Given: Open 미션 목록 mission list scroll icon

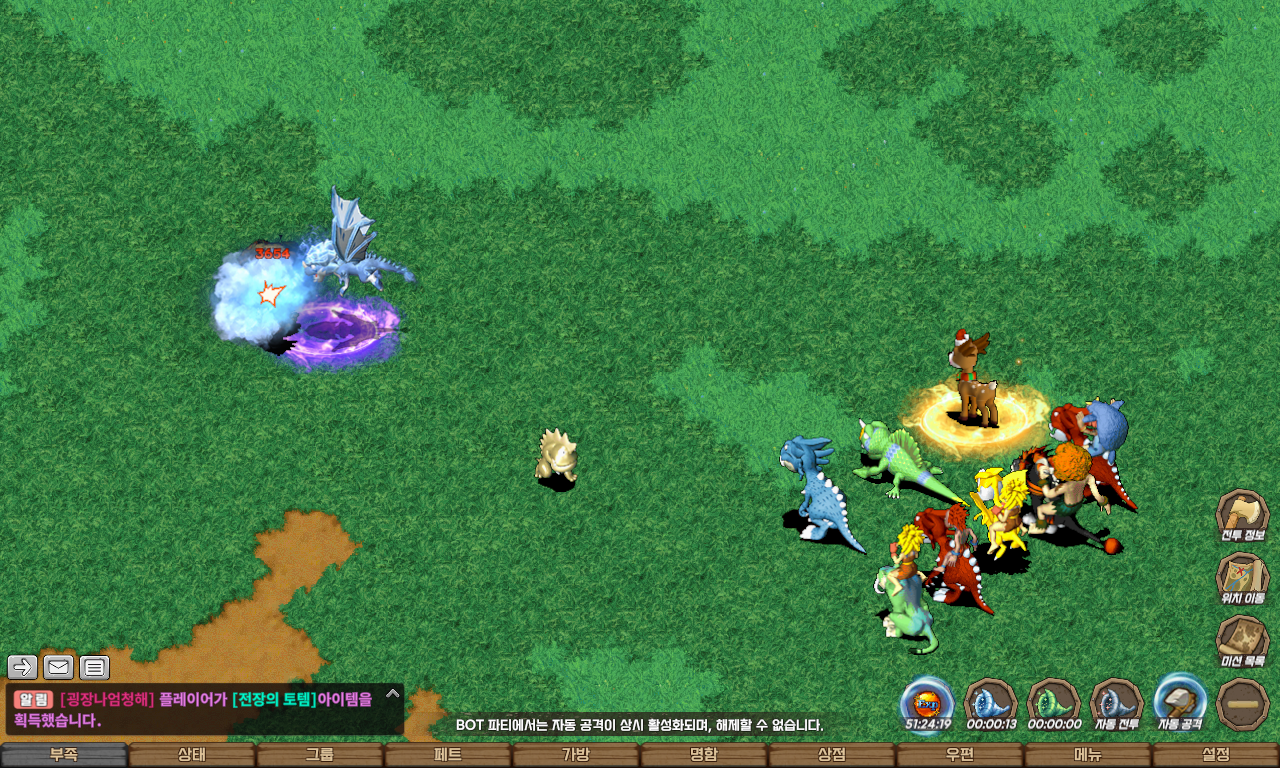Looking at the screenshot, I should [1242, 641].
